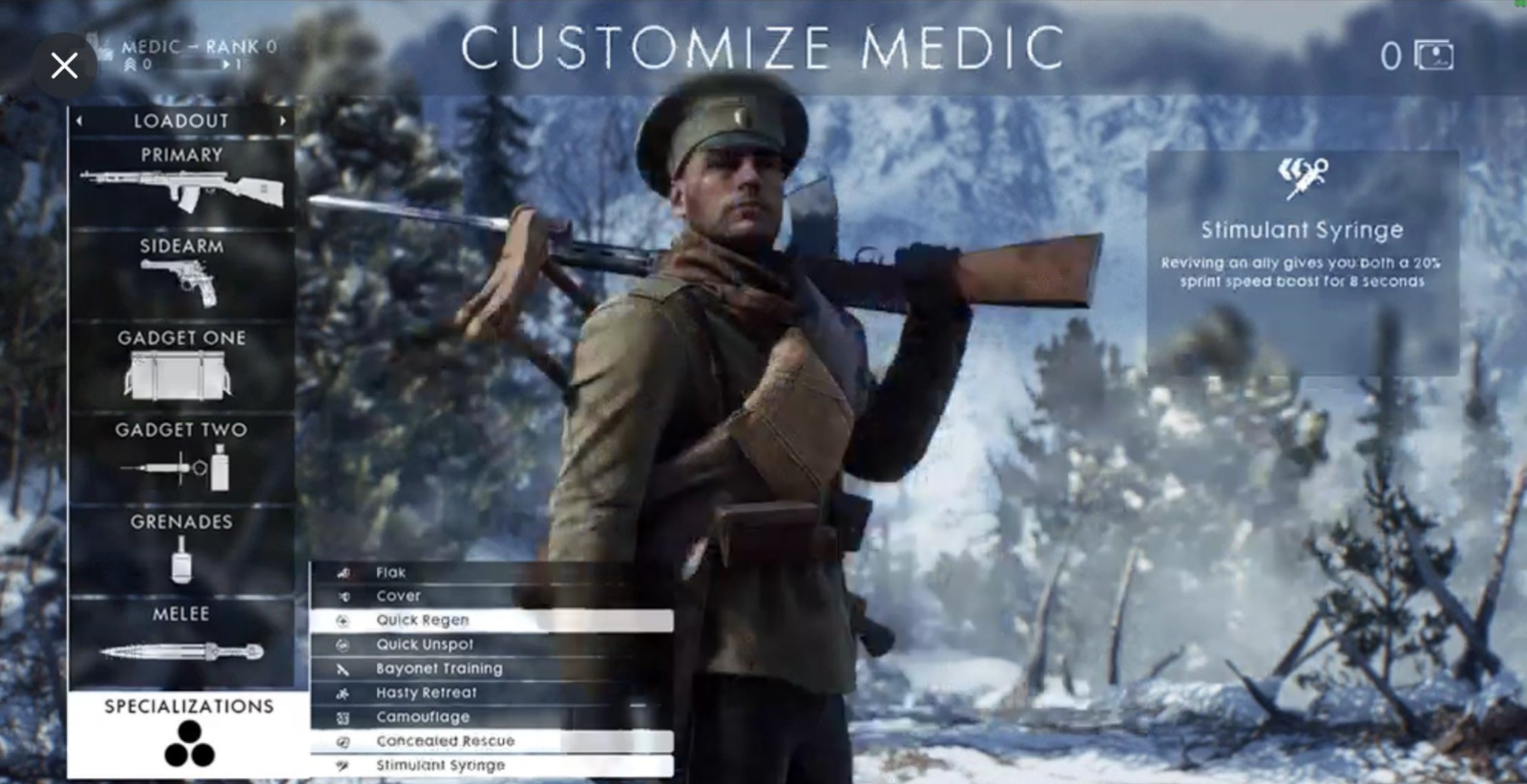
Task: Enable the Stimulant Syringe specialization
Action: pos(444,765)
